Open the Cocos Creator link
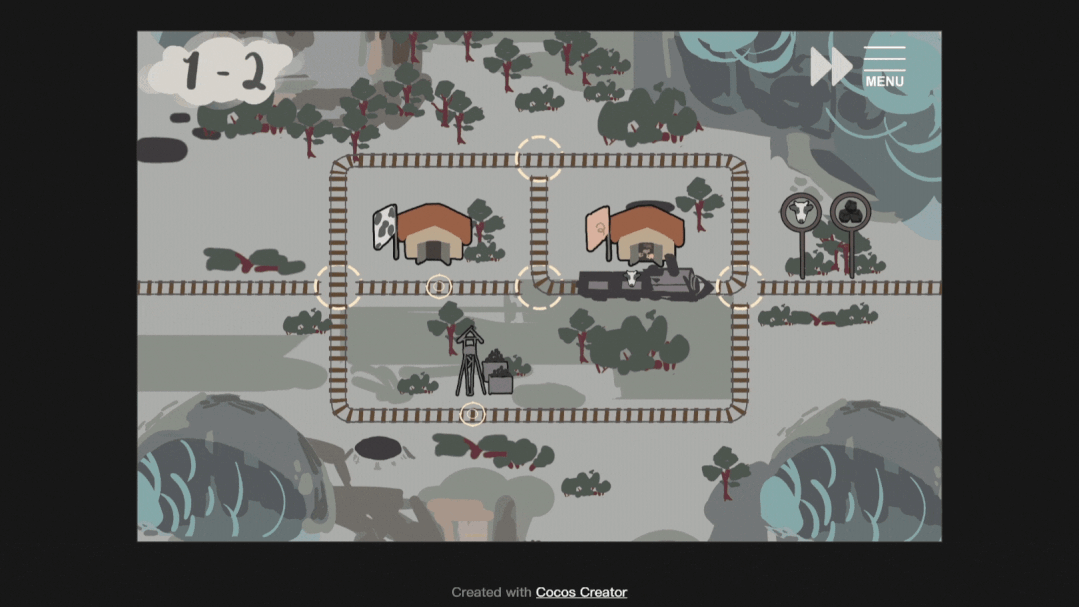 click(x=581, y=592)
